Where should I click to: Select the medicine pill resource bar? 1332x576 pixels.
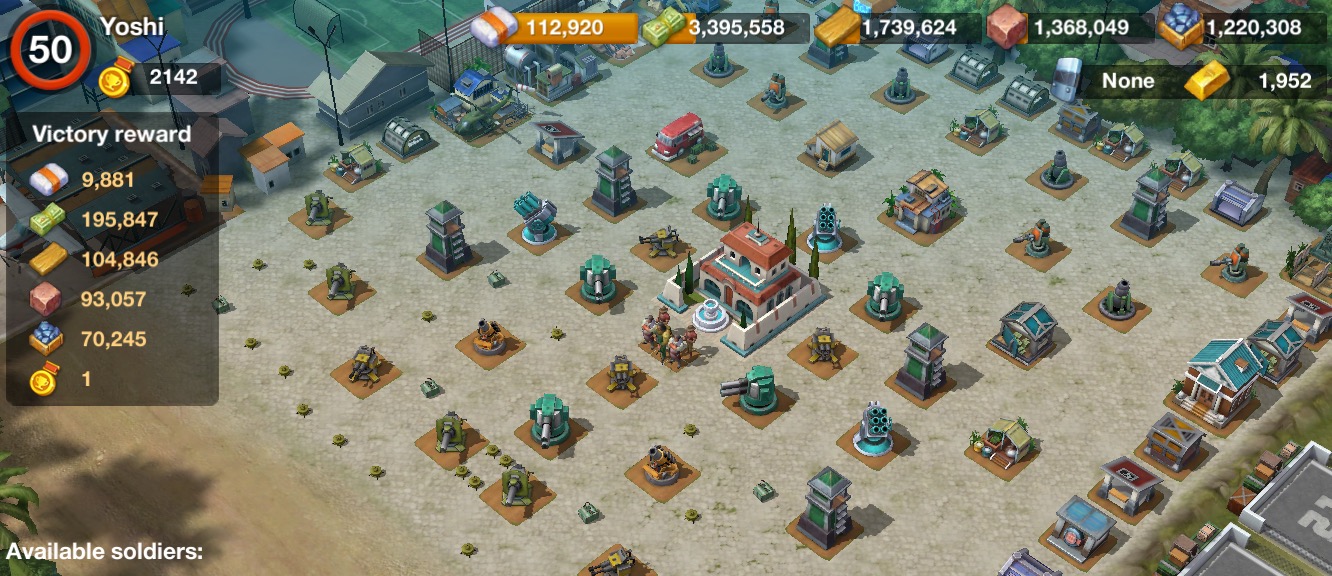point(554,27)
